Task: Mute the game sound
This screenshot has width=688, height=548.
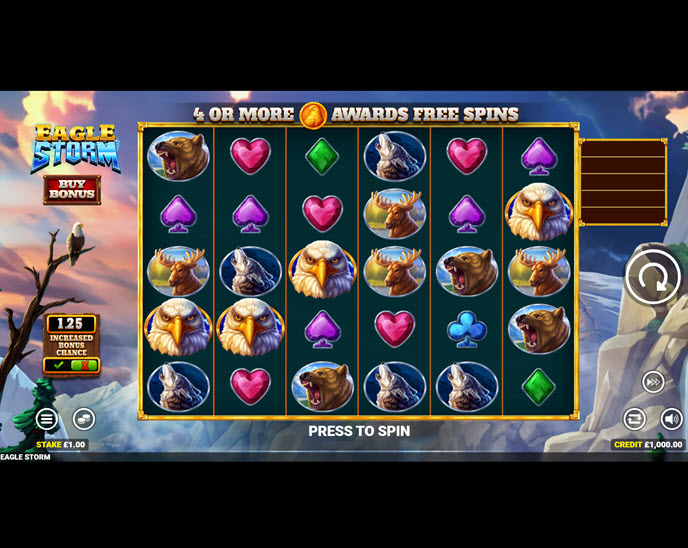Action: (671, 419)
